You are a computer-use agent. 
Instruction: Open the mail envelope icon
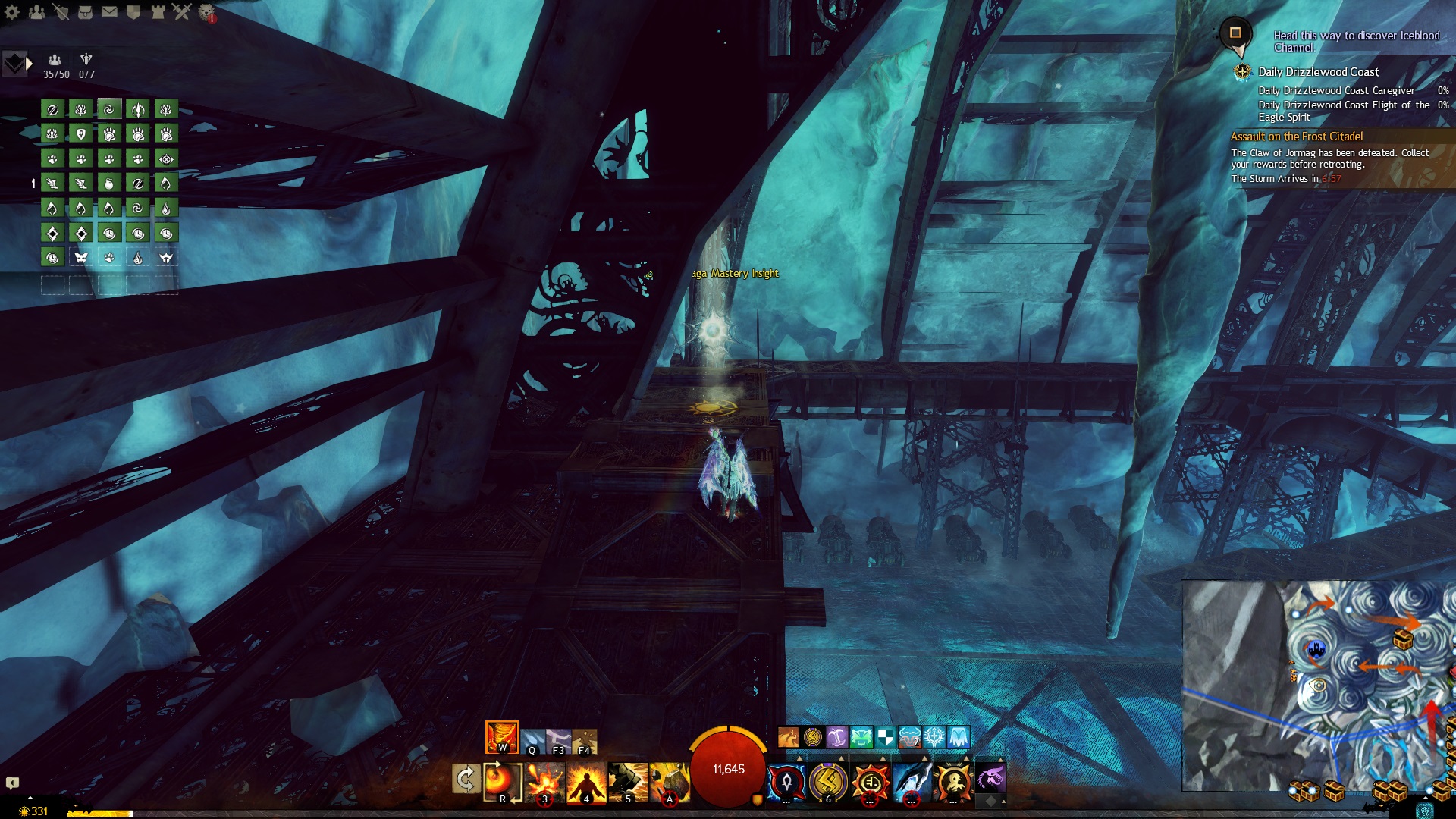[109, 12]
